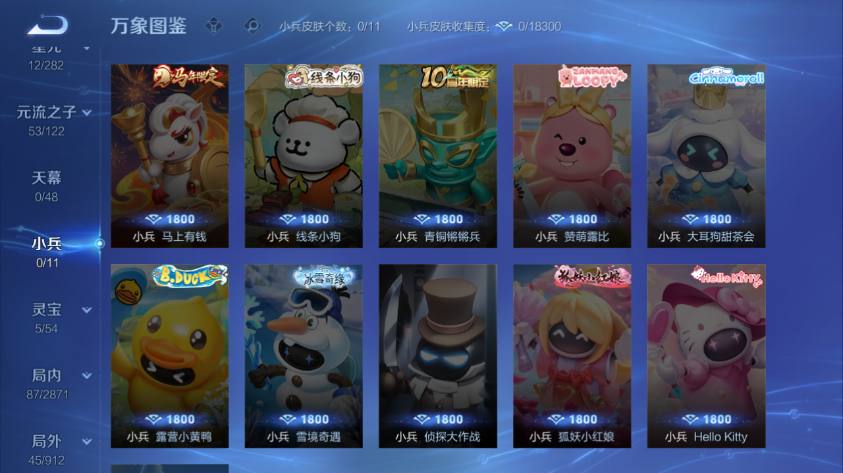843x473 pixels.
Task: View the 大耳狗甜茶会 Cinnamoroll skin card
Action: 706,155
